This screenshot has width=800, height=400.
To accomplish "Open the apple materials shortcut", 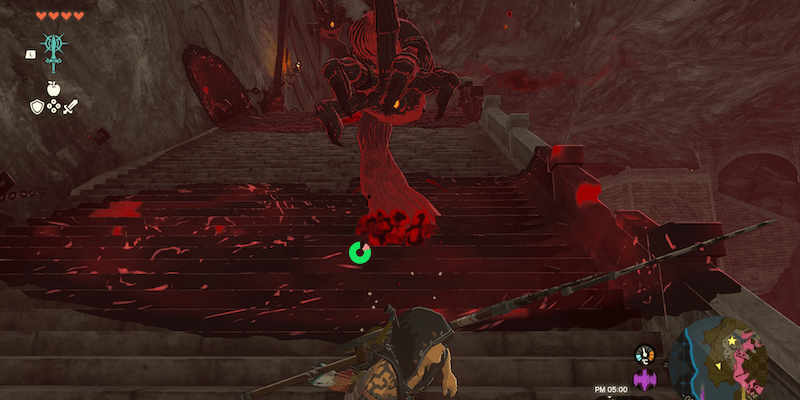I will coord(53,89).
